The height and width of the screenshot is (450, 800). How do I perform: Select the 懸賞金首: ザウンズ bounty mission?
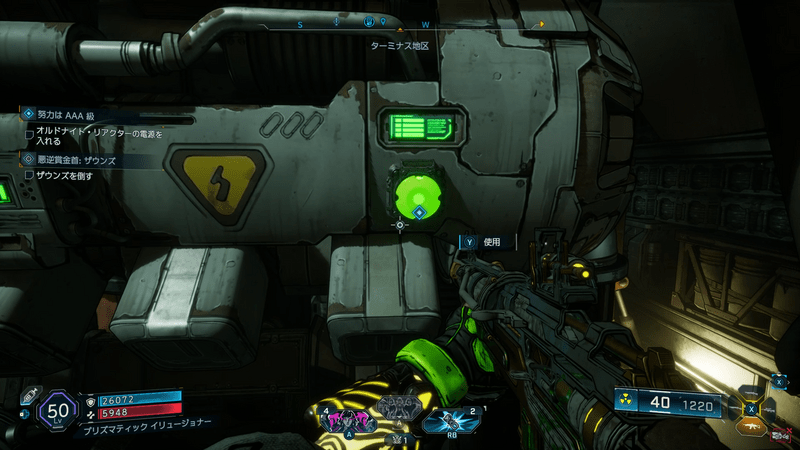point(70,159)
